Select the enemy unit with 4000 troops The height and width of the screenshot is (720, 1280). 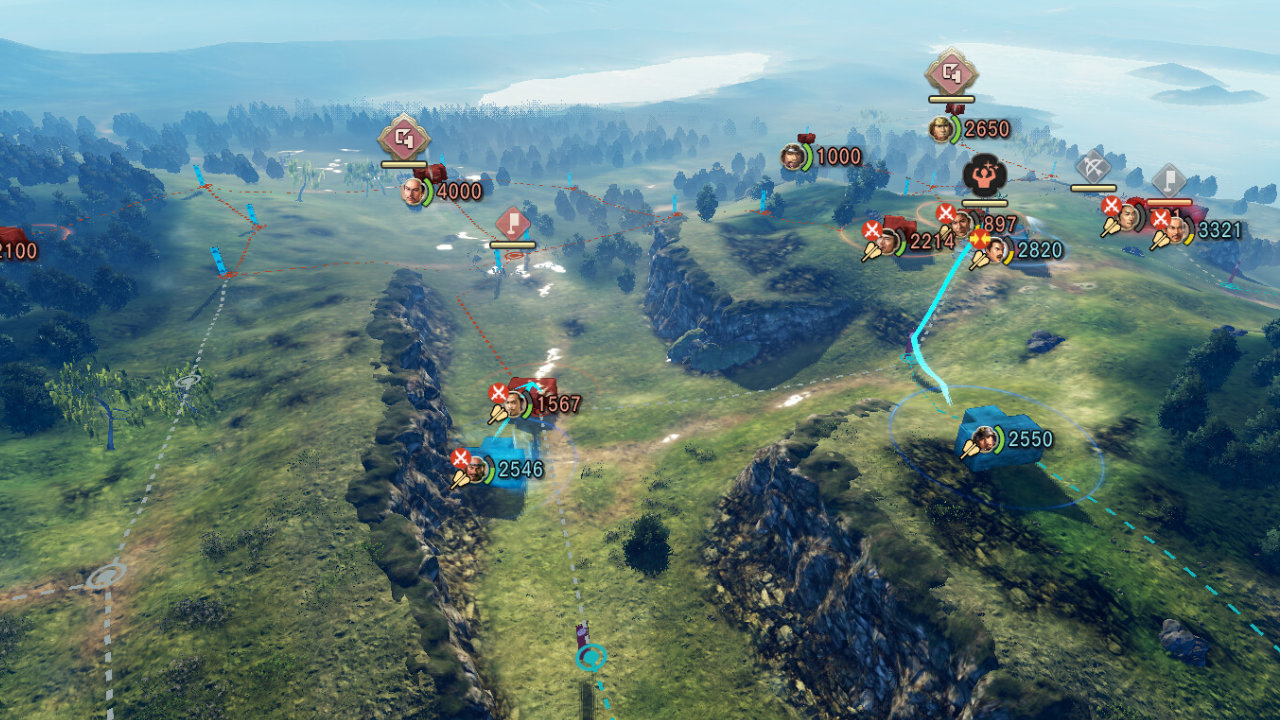click(413, 190)
